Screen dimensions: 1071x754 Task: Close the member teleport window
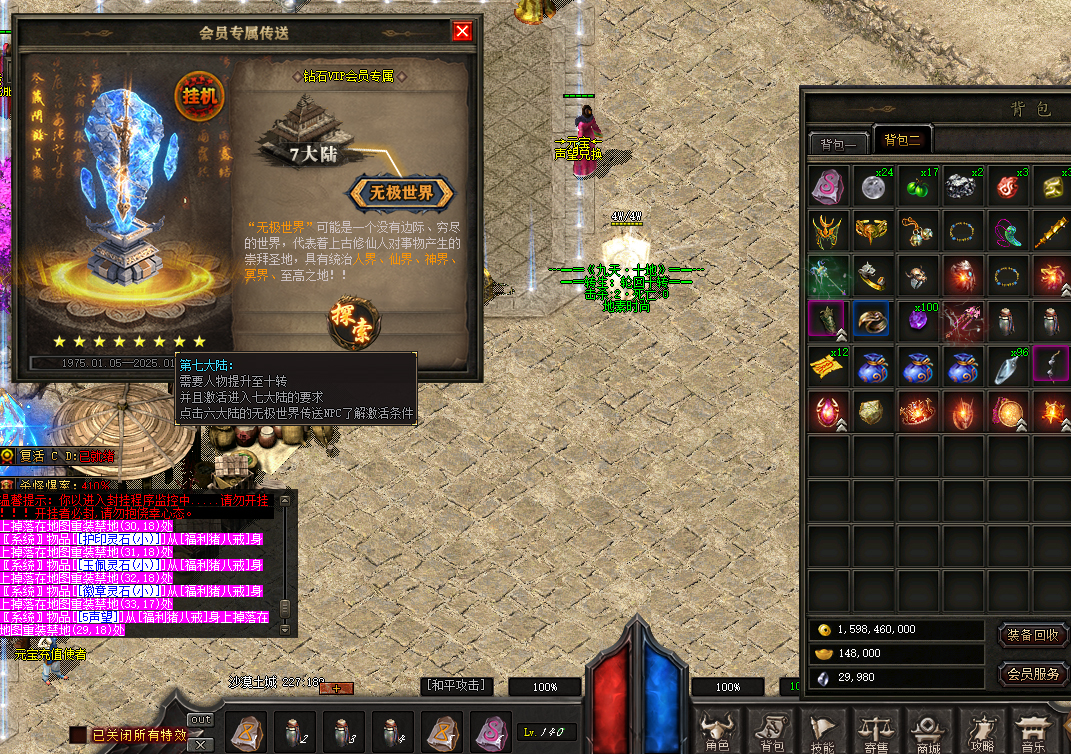462,31
